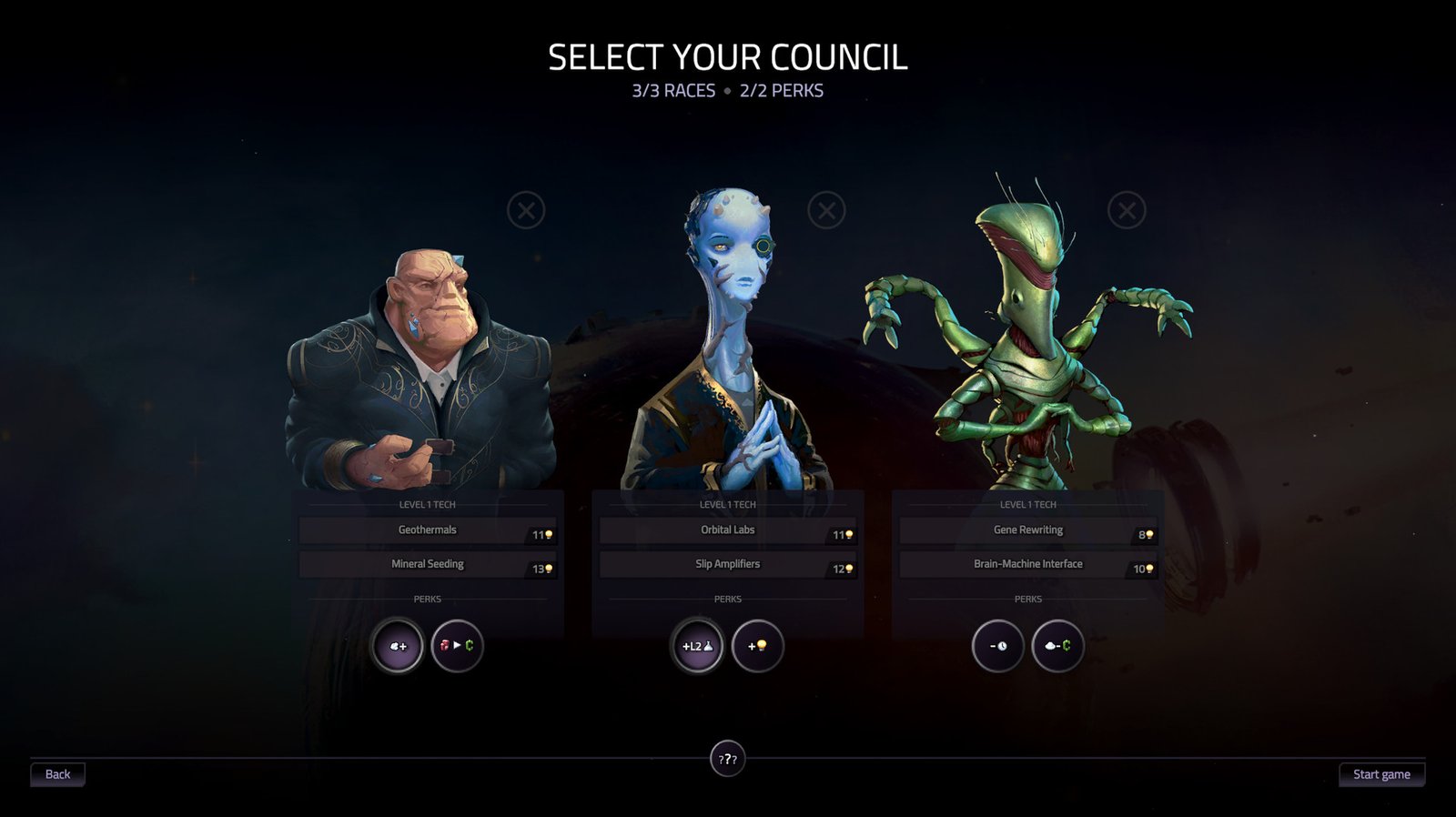Select the Geothermals tech
The width and height of the screenshot is (1456, 817).
[x=428, y=530]
